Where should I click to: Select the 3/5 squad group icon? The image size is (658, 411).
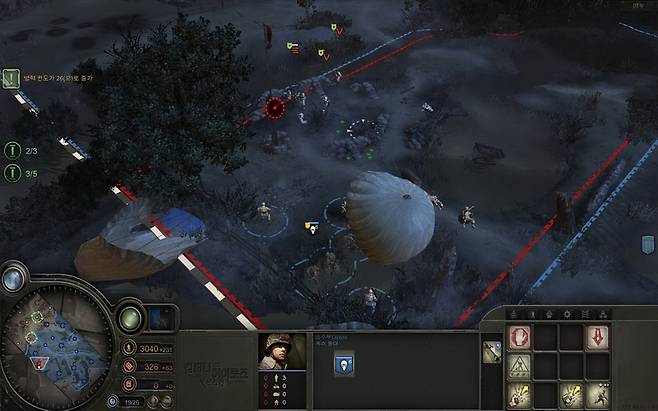point(12,173)
